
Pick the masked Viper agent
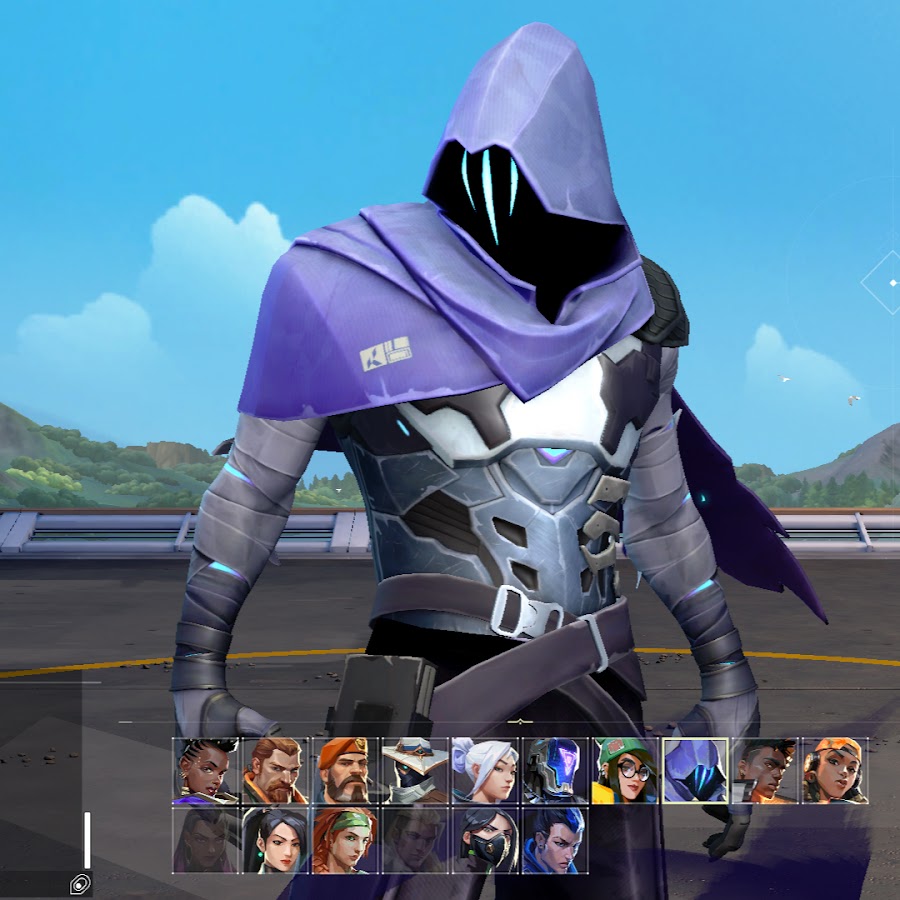486,840
